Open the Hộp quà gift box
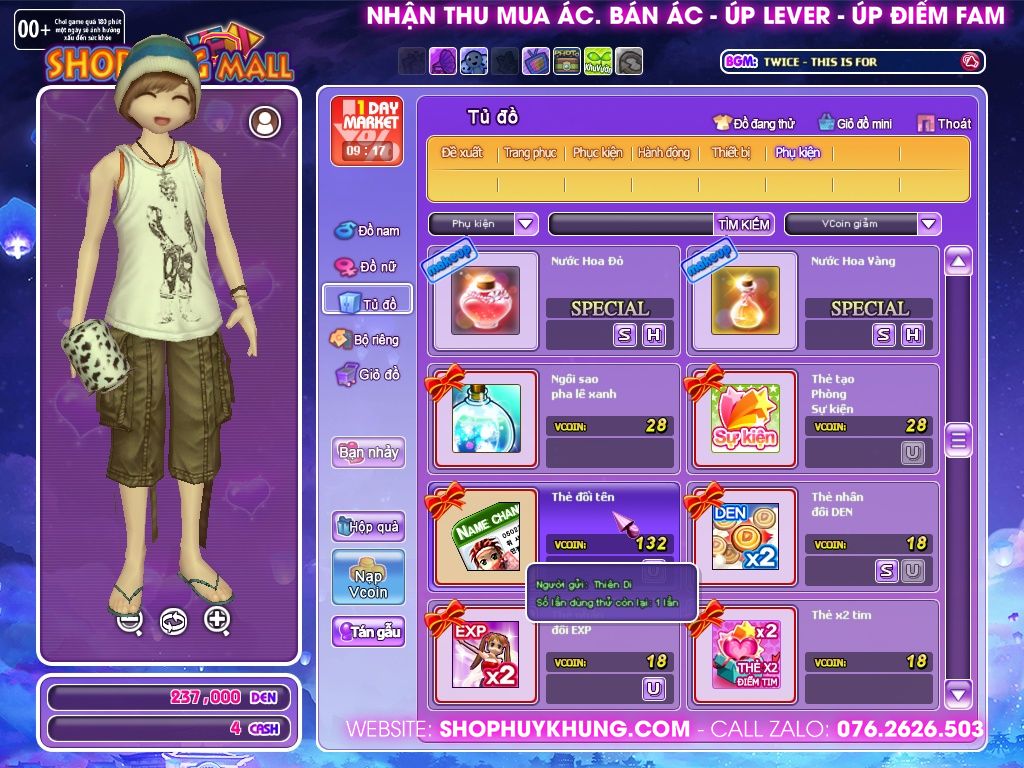This screenshot has width=1024, height=768. point(368,526)
